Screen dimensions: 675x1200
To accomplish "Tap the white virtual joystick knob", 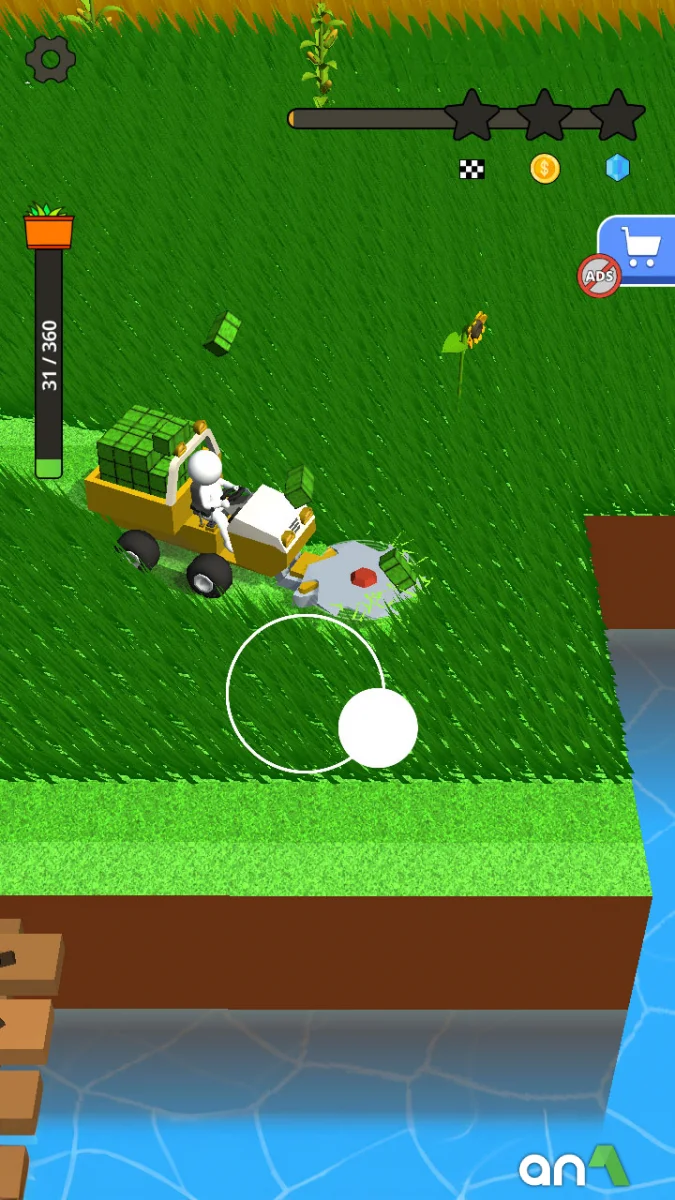I will point(378,728).
